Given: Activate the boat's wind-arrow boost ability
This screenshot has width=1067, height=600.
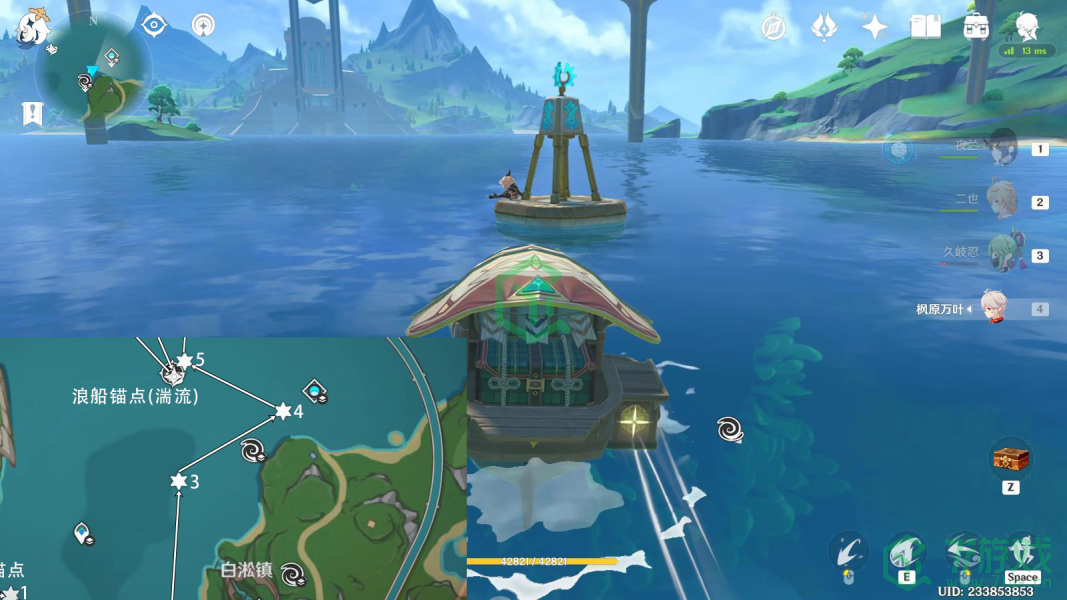Looking at the screenshot, I should 964,552.
